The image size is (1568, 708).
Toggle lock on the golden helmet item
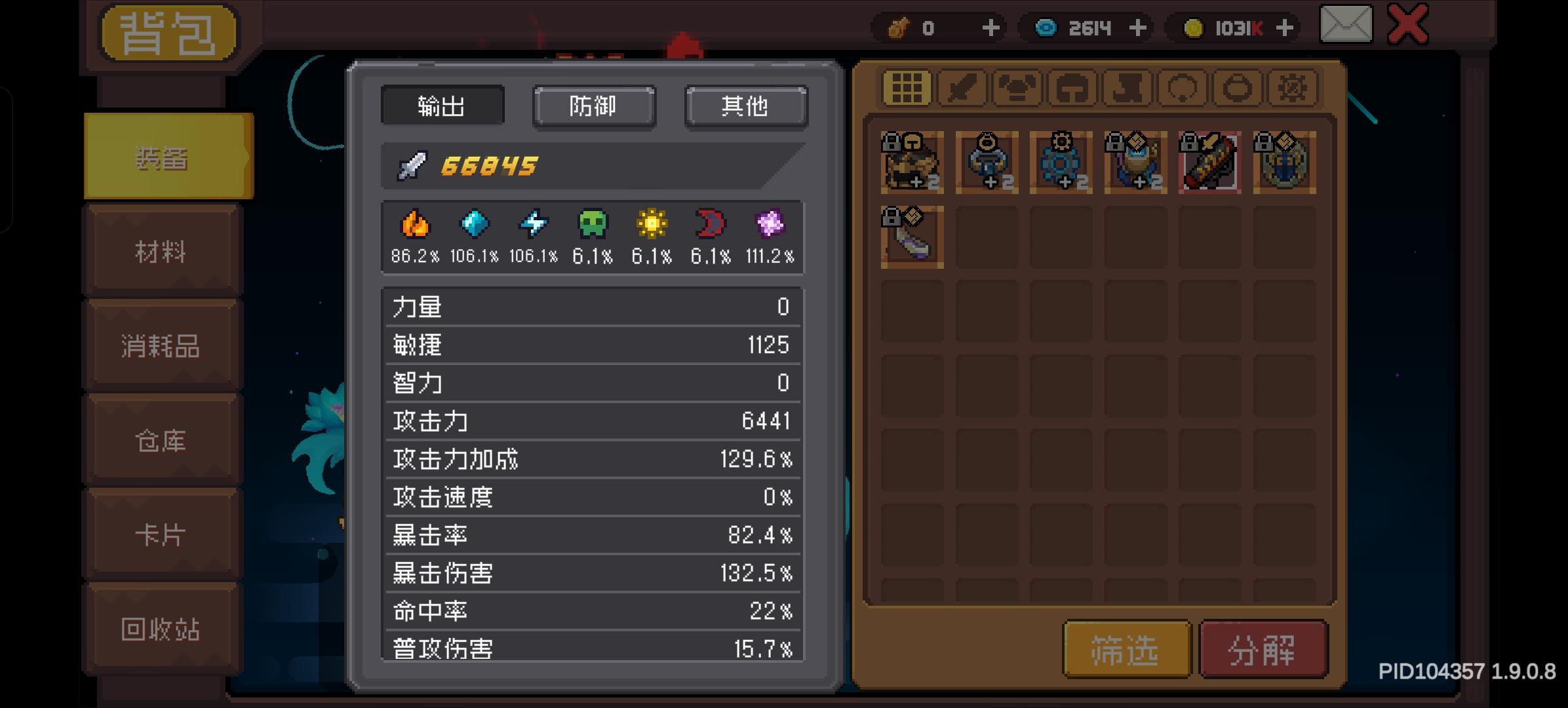892,143
